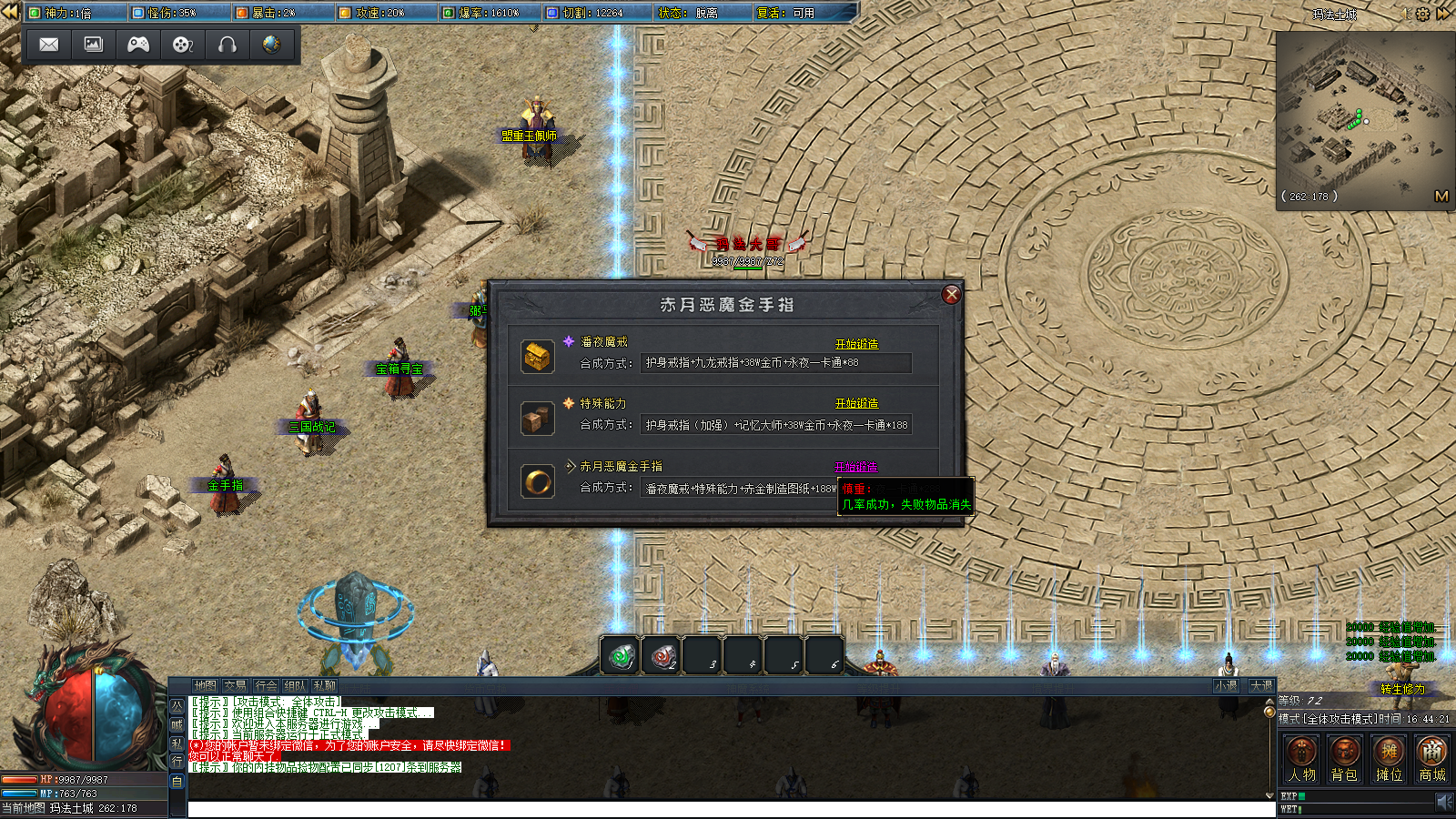1456x819 pixels.
Task: Click the 大退 exit game button
Action: click(x=1261, y=686)
